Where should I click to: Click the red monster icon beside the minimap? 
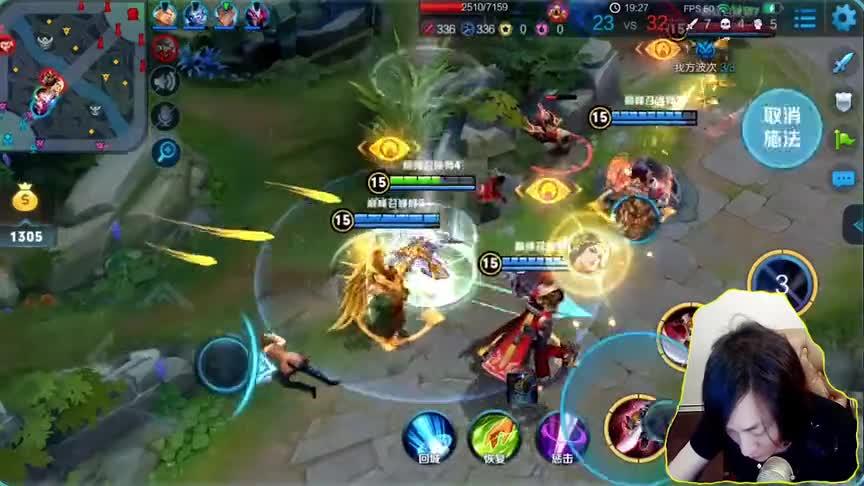165,47
